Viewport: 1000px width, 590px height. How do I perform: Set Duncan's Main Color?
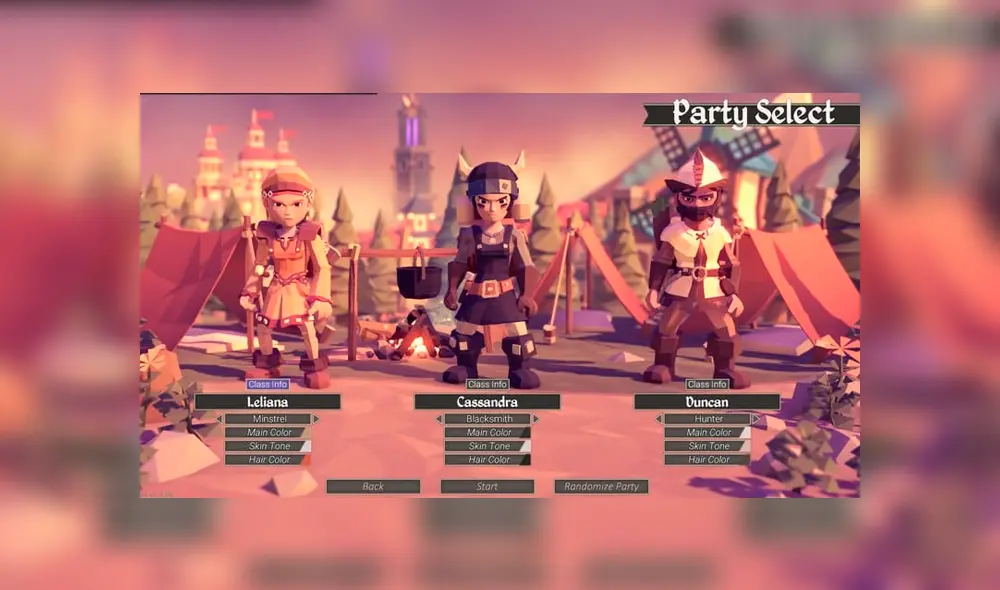707,433
